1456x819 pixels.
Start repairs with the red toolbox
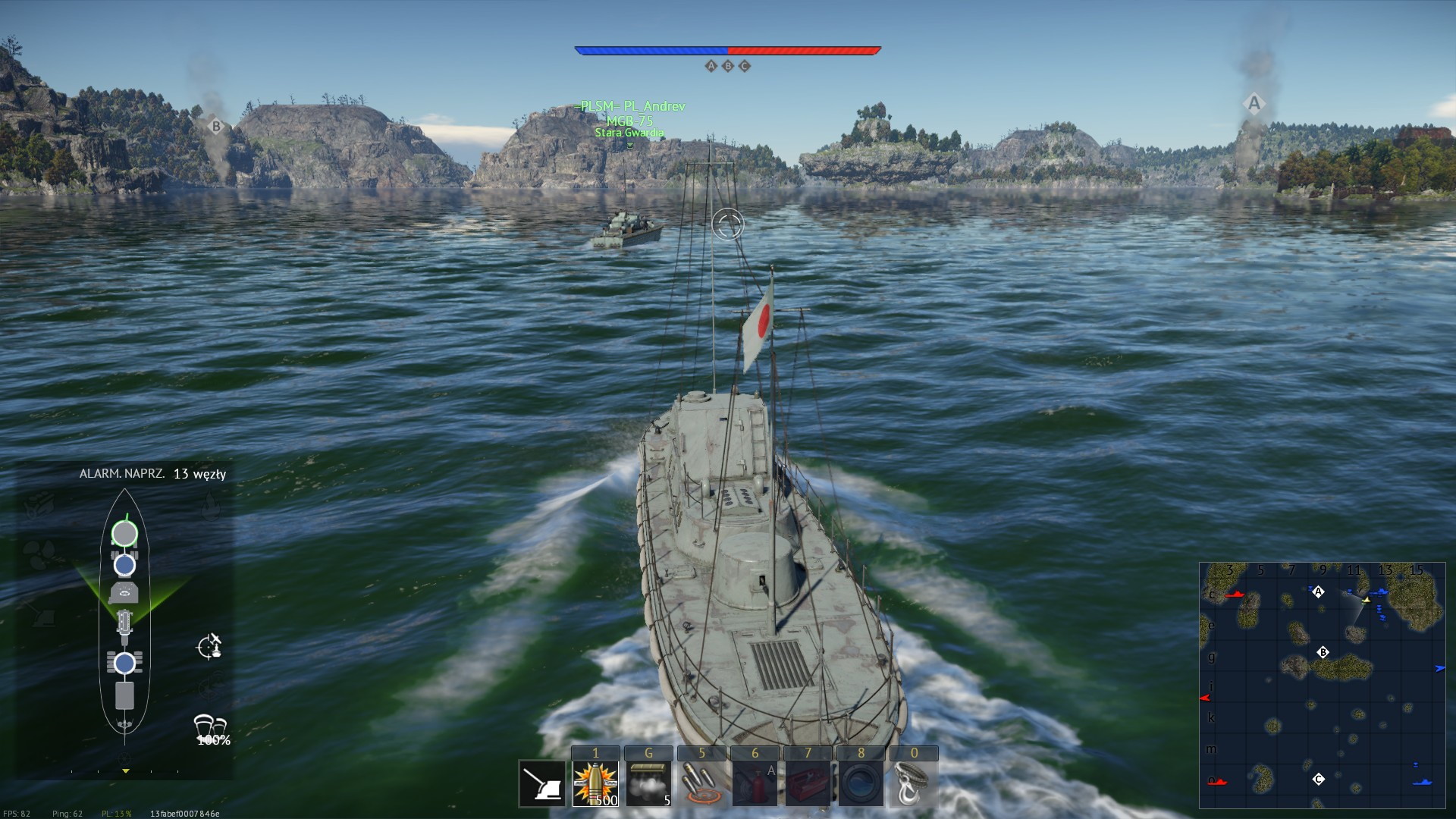(808, 784)
